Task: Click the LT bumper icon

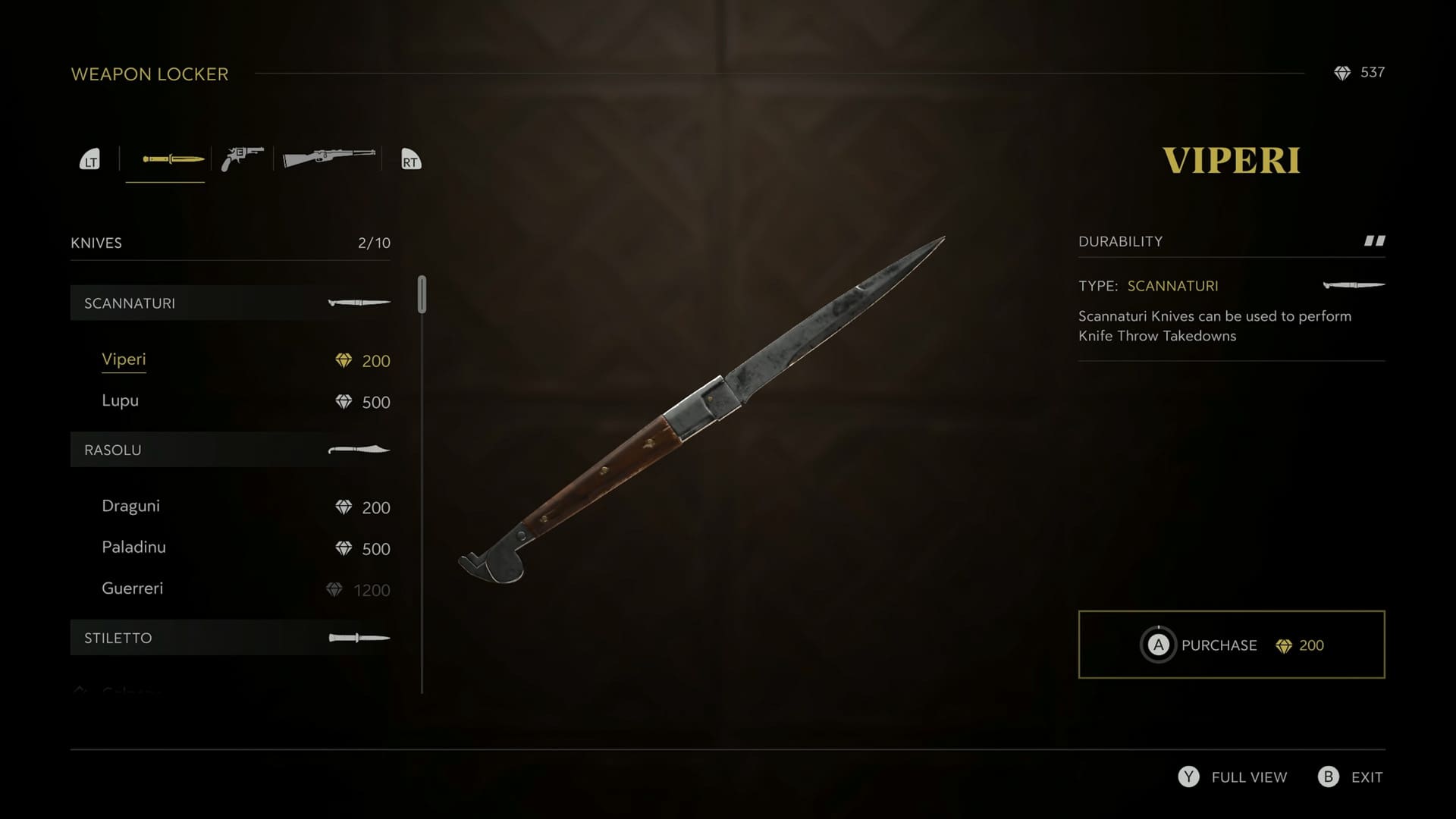Action: pyautogui.click(x=89, y=159)
